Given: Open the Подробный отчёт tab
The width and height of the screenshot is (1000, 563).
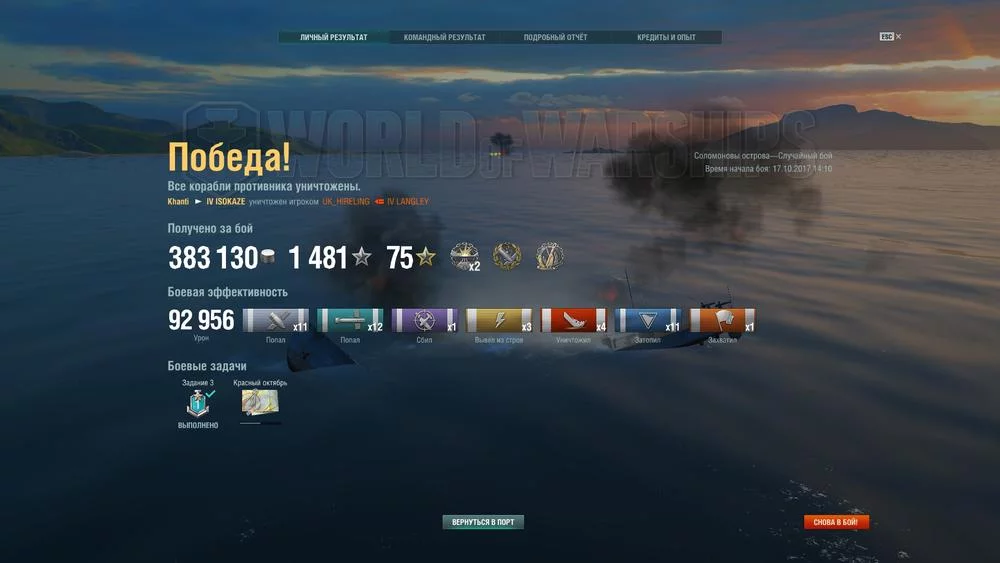Looking at the screenshot, I should tap(555, 38).
